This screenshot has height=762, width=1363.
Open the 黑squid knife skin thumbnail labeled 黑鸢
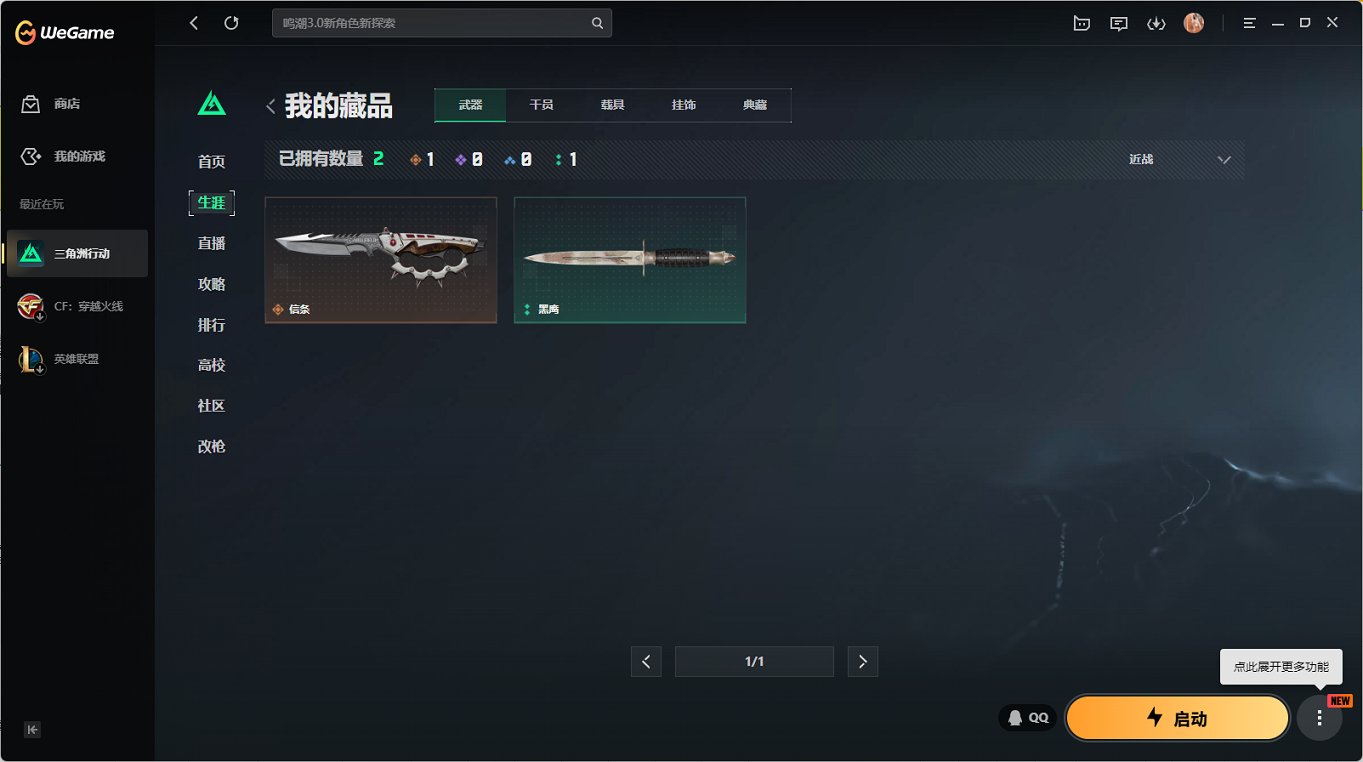(x=629, y=259)
